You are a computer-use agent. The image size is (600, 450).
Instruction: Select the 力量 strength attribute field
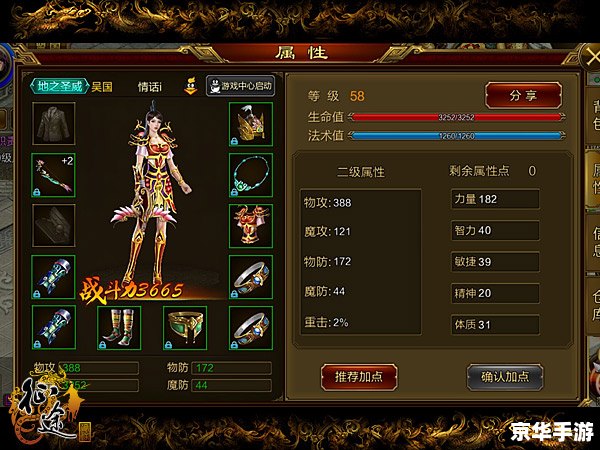pos(495,199)
